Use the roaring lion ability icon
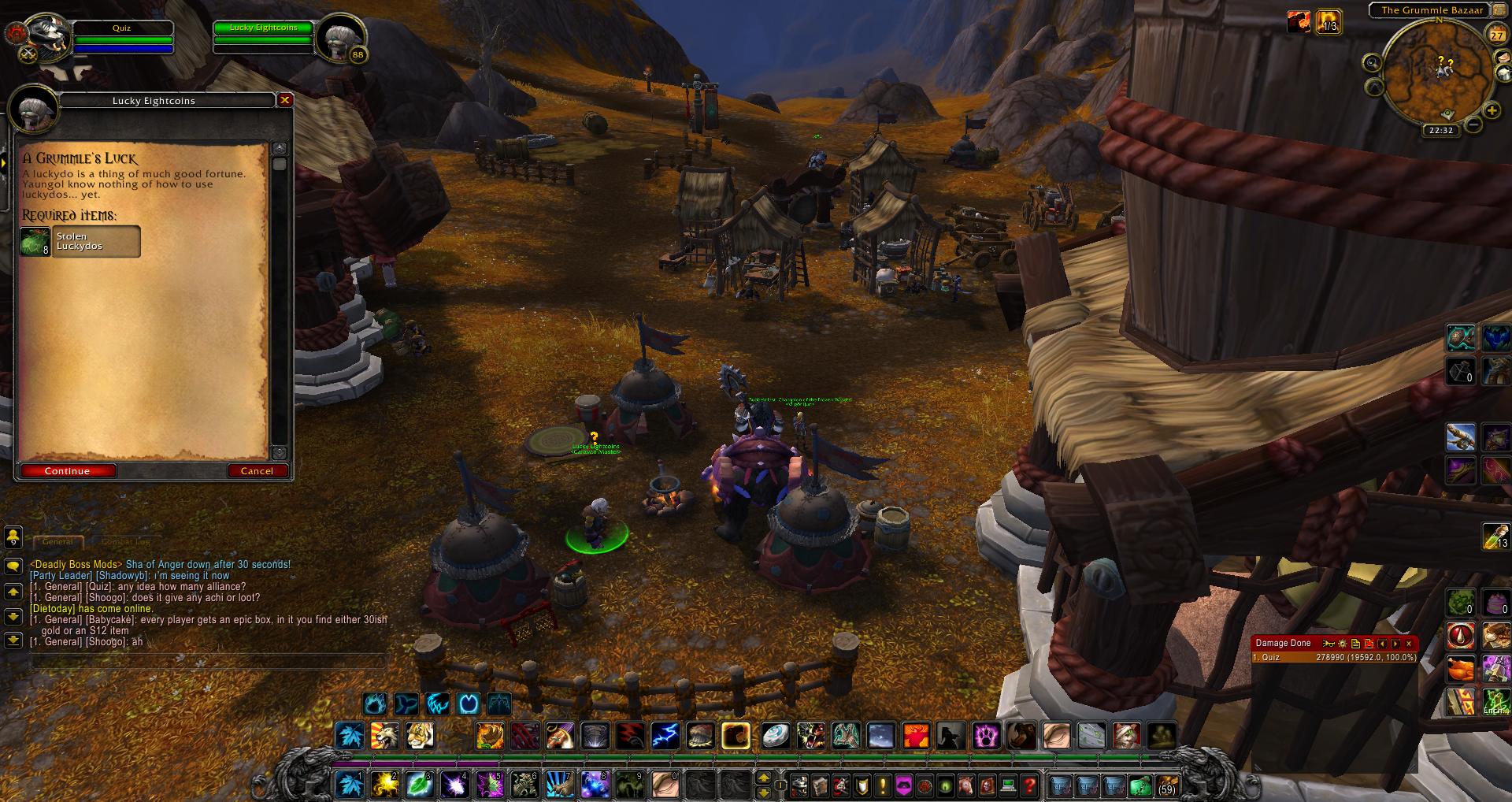The height and width of the screenshot is (802, 1512). (386, 736)
